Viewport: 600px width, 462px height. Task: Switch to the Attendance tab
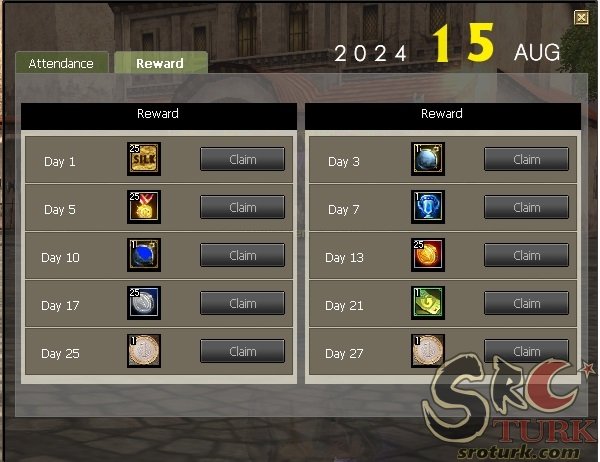(x=61, y=63)
